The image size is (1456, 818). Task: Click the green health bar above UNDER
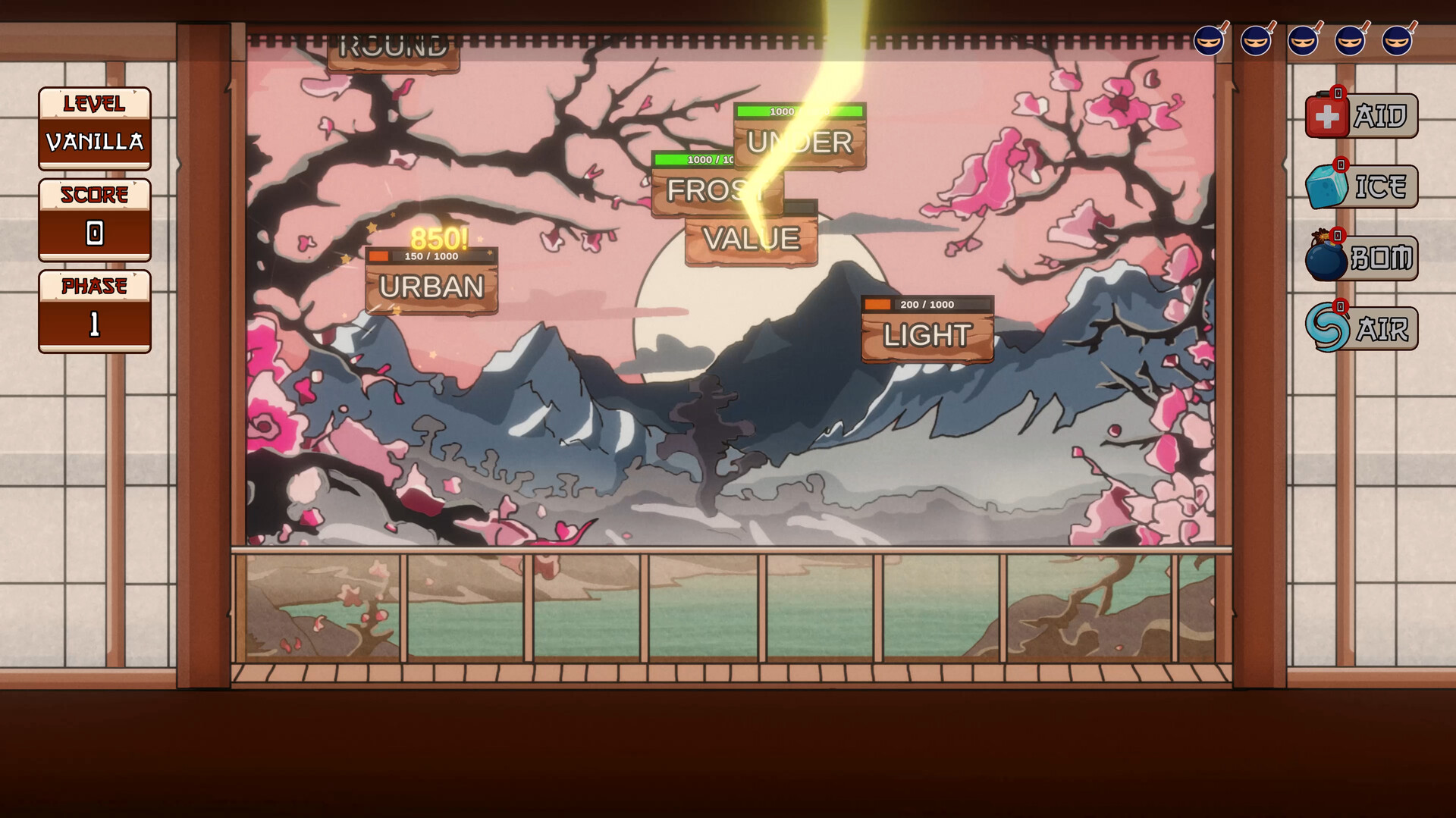800,111
